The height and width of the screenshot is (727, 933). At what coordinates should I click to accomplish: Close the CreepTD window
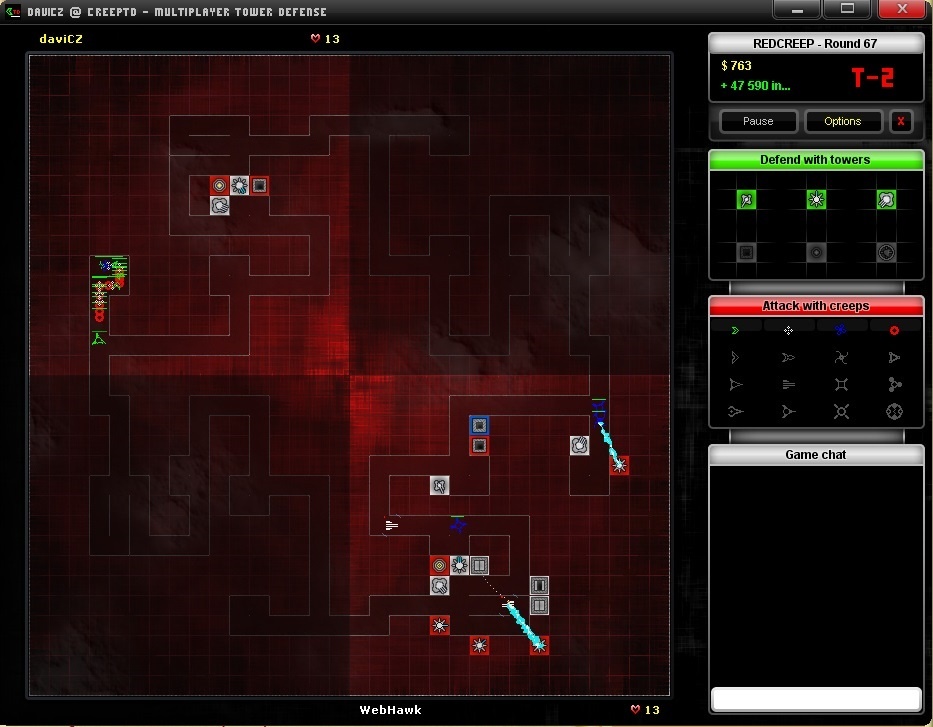901,9
